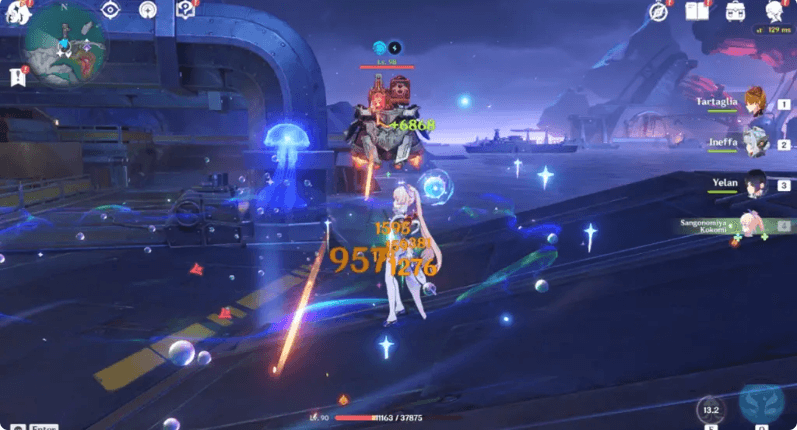Switch to Tartaglia in the party list
This screenshot has width=797, height=430.
755,104
